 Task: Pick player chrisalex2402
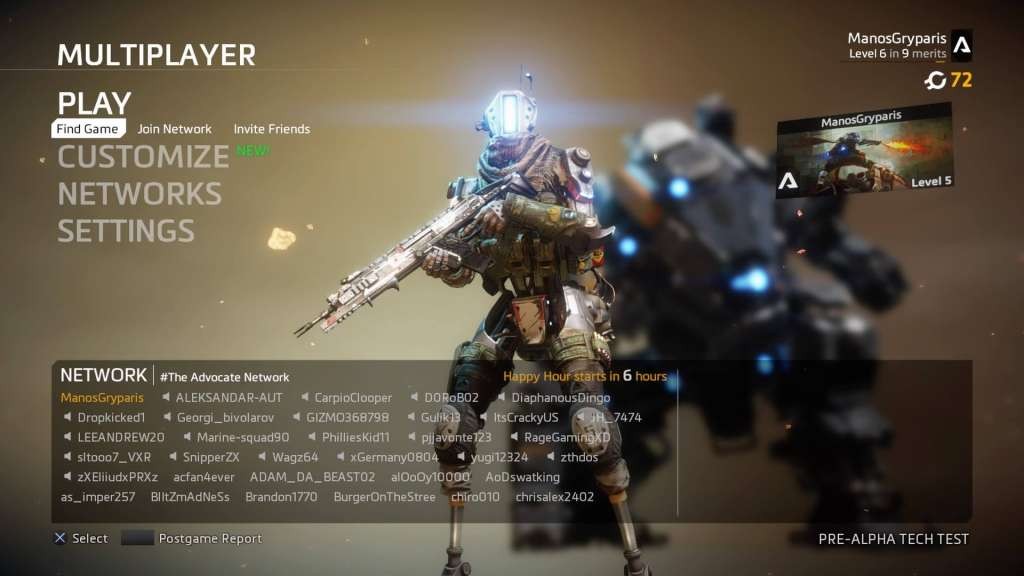[555, 497]
